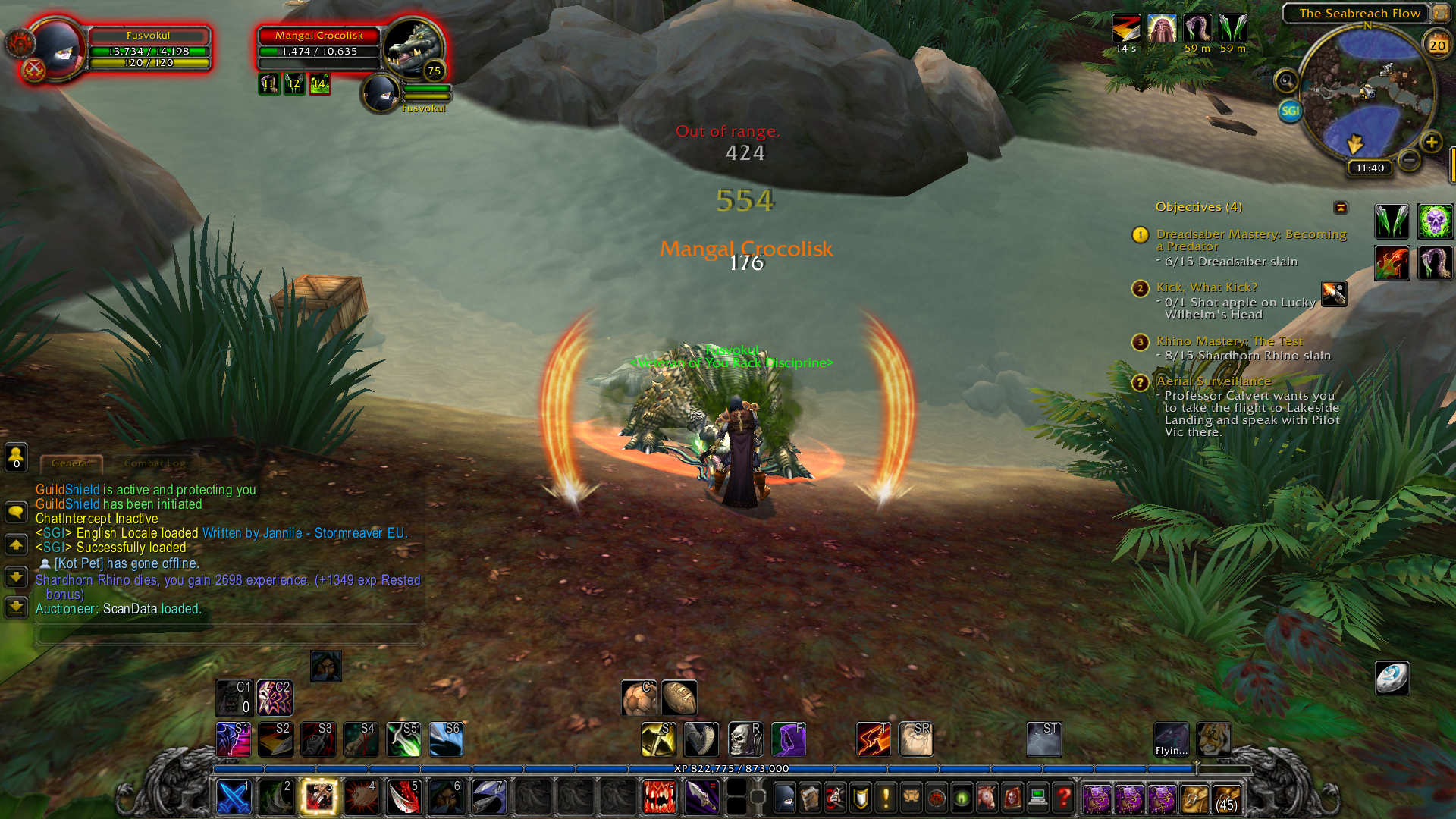Click the social player icon above the chat frame
The height and width of the screenshot is (819, 1456).
tap(16, 457)
